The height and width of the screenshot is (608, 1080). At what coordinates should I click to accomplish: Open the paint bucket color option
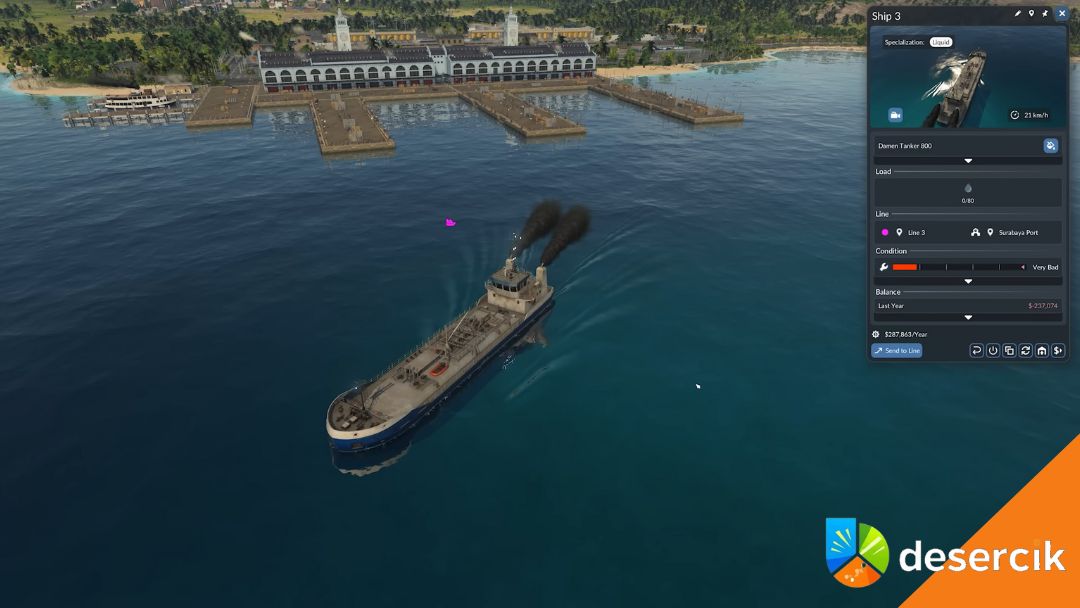(x=1050, y=146)
